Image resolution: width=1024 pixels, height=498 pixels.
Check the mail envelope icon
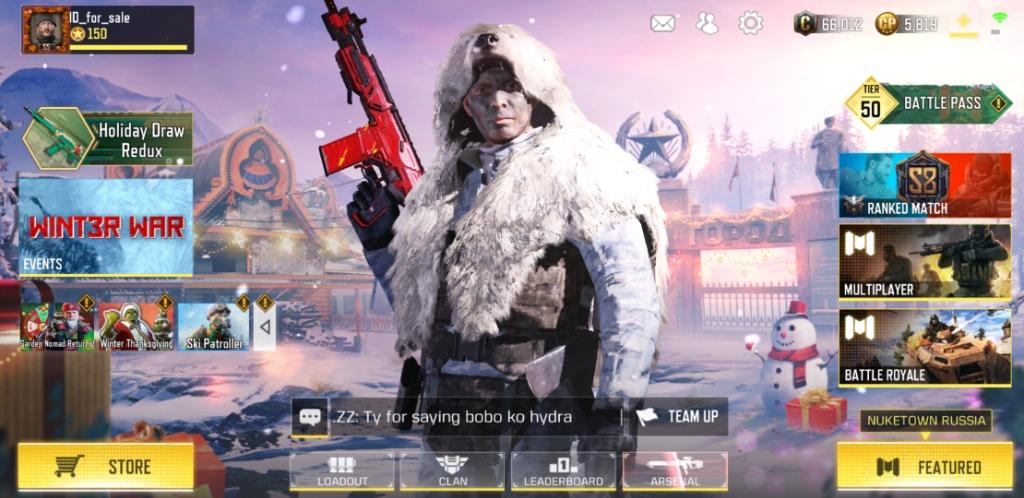[662, 23]
